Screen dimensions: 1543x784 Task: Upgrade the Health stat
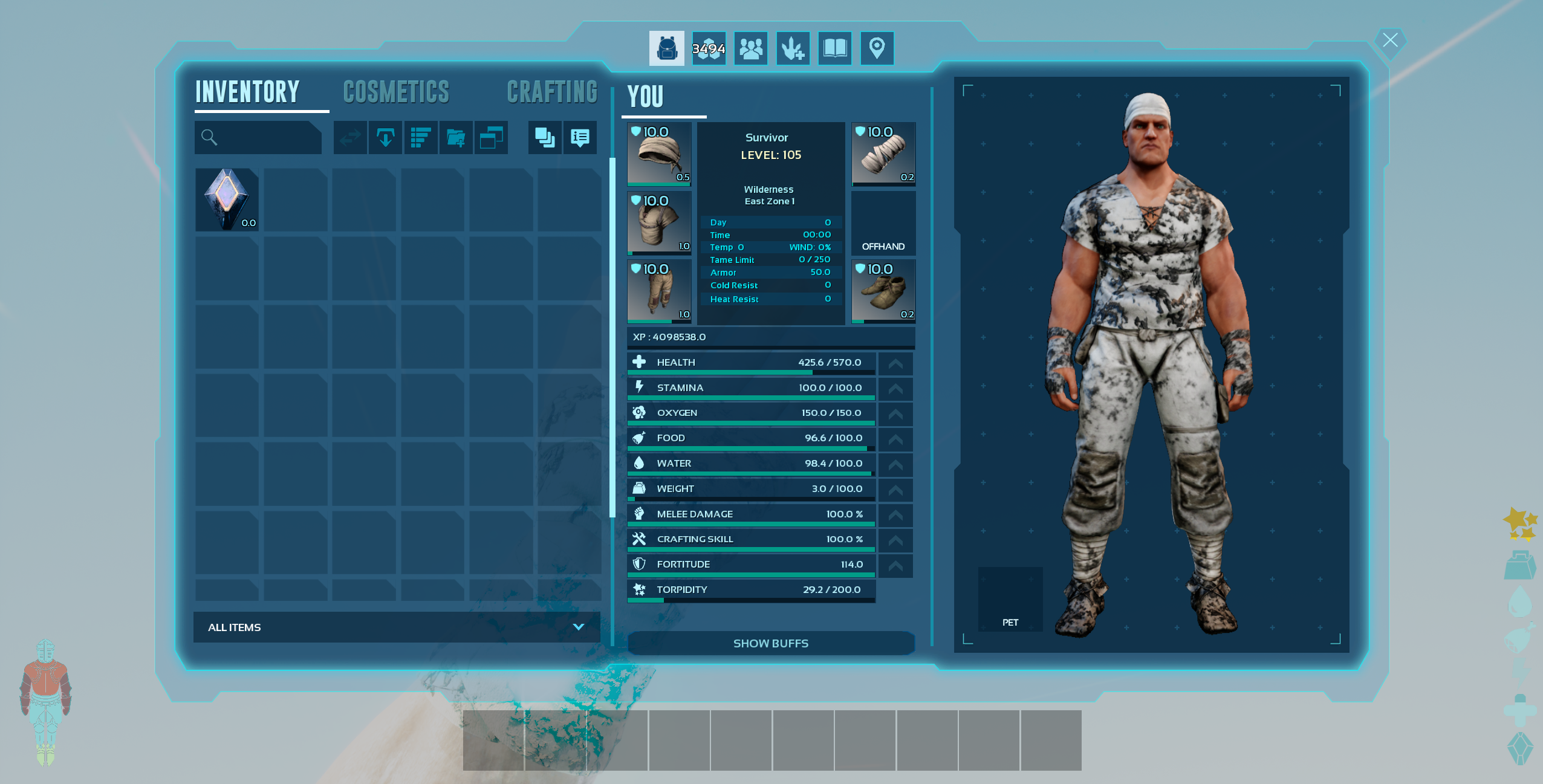[x=895, y=364]
